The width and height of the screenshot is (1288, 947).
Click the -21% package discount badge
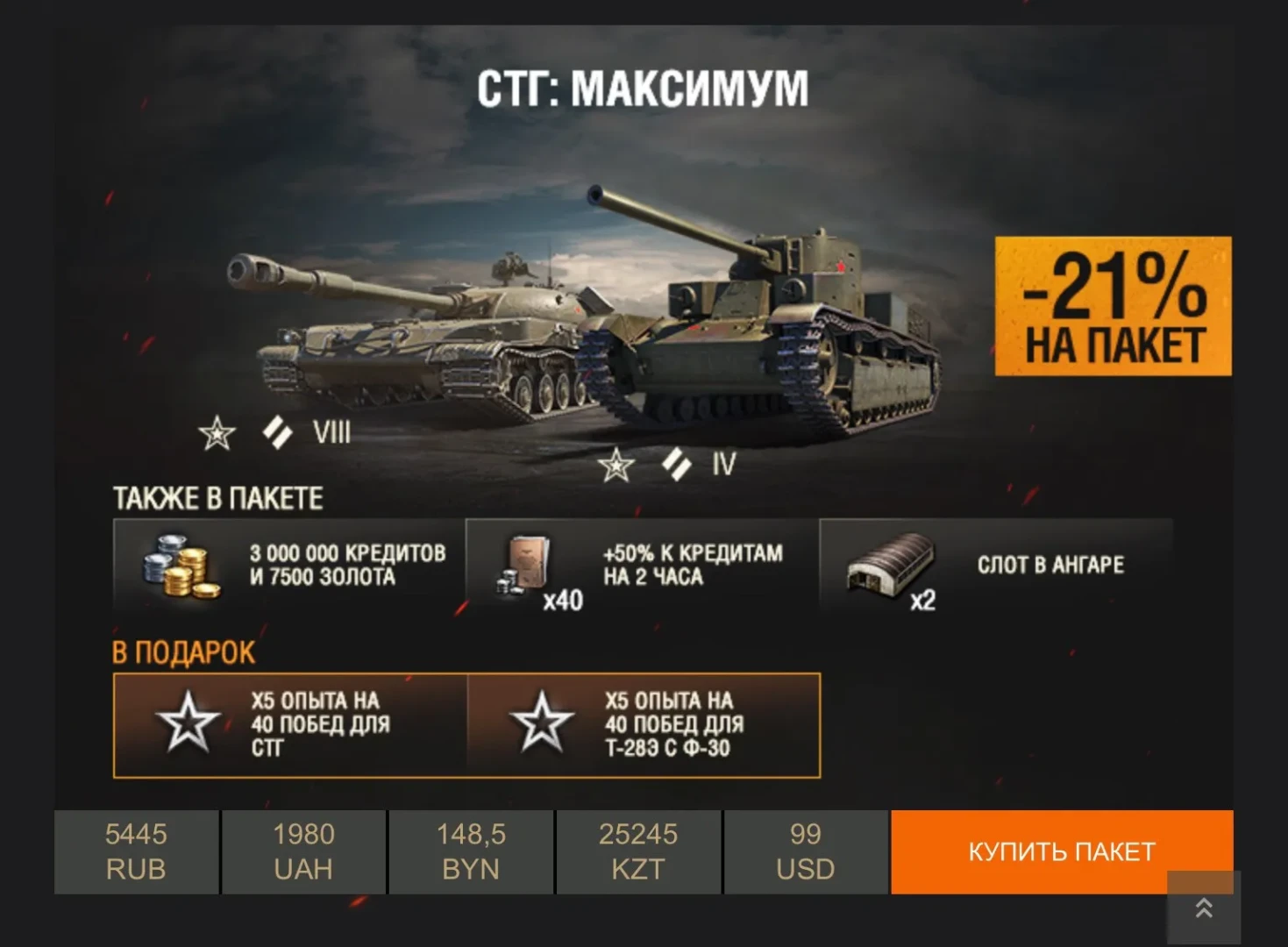[1113, 306]
